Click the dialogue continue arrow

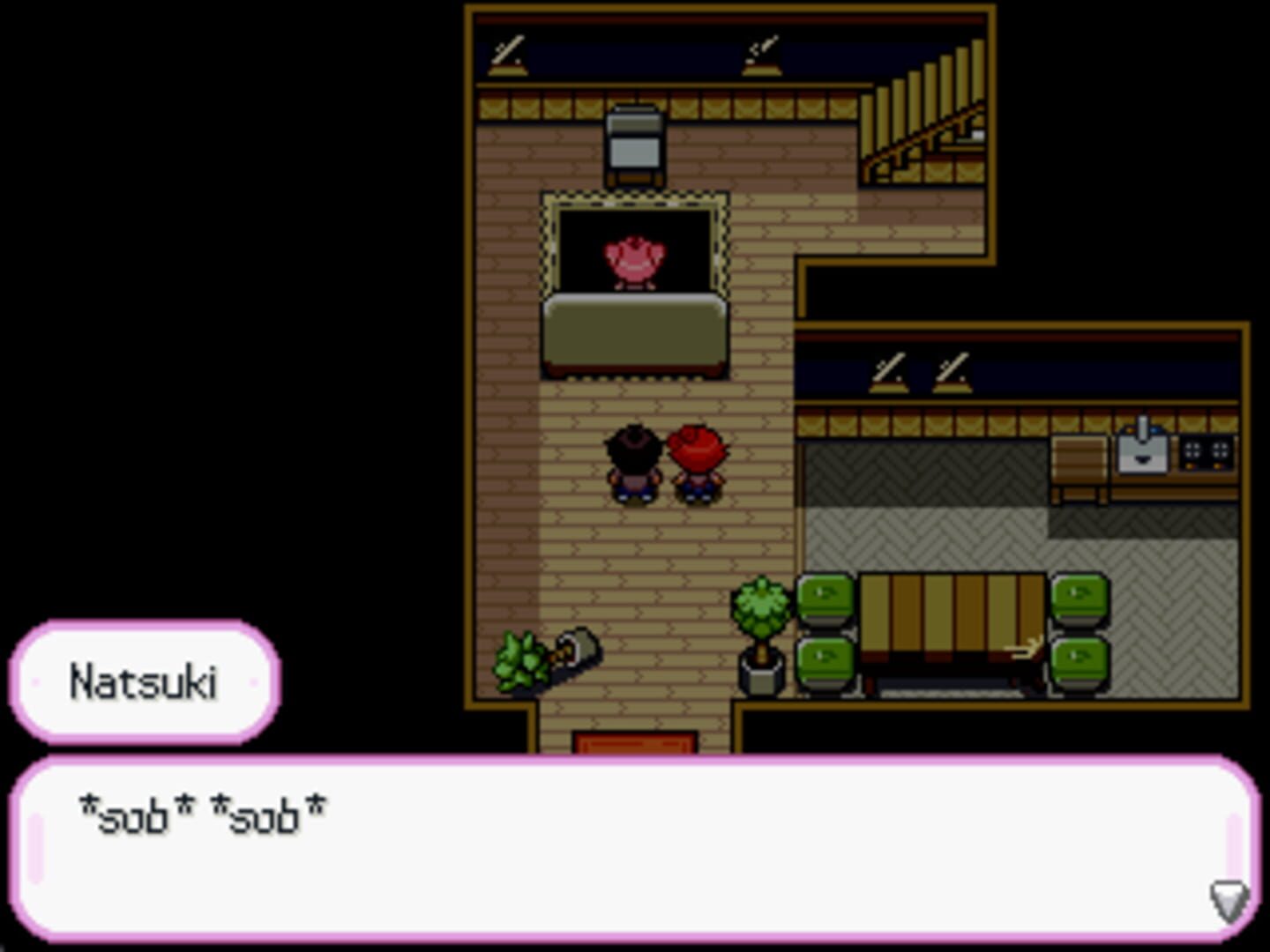[x=1225, y=900]
